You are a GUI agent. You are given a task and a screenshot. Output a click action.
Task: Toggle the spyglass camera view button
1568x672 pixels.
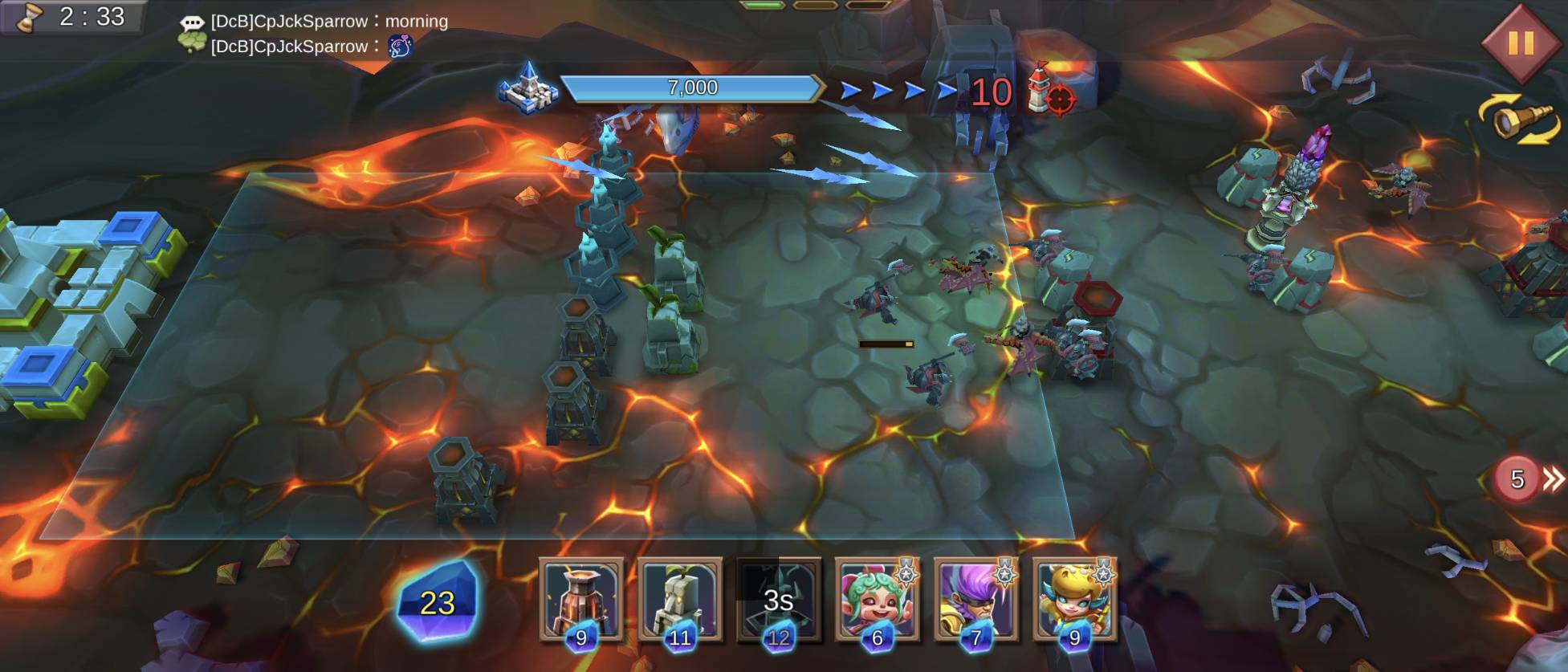1519,120
